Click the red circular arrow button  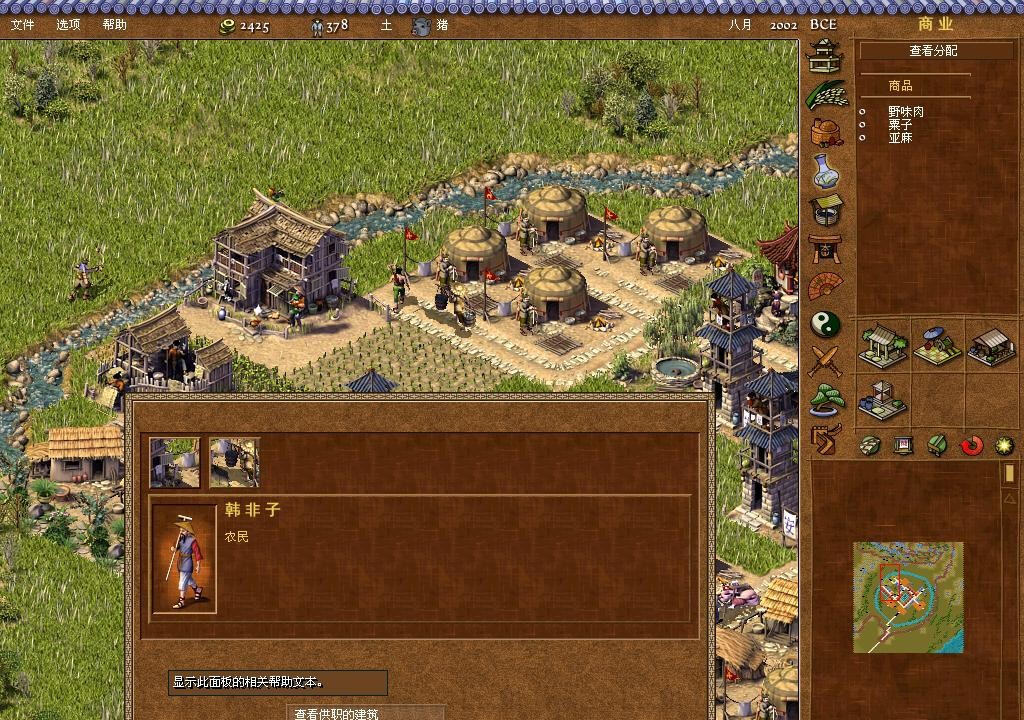(971, 445)
